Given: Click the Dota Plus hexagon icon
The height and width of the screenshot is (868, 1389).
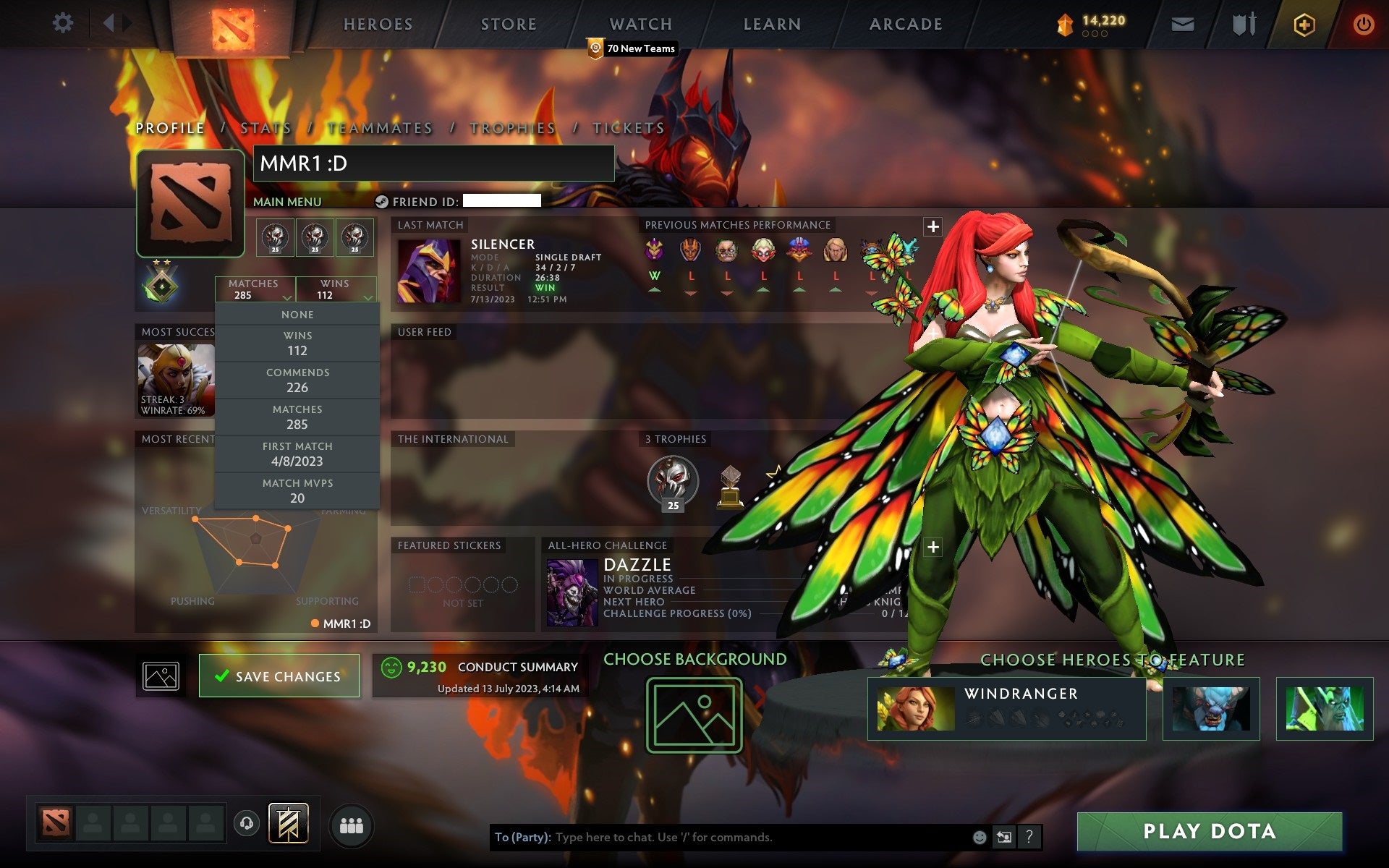Looking at the screenshot, I should pos(1304,23).
